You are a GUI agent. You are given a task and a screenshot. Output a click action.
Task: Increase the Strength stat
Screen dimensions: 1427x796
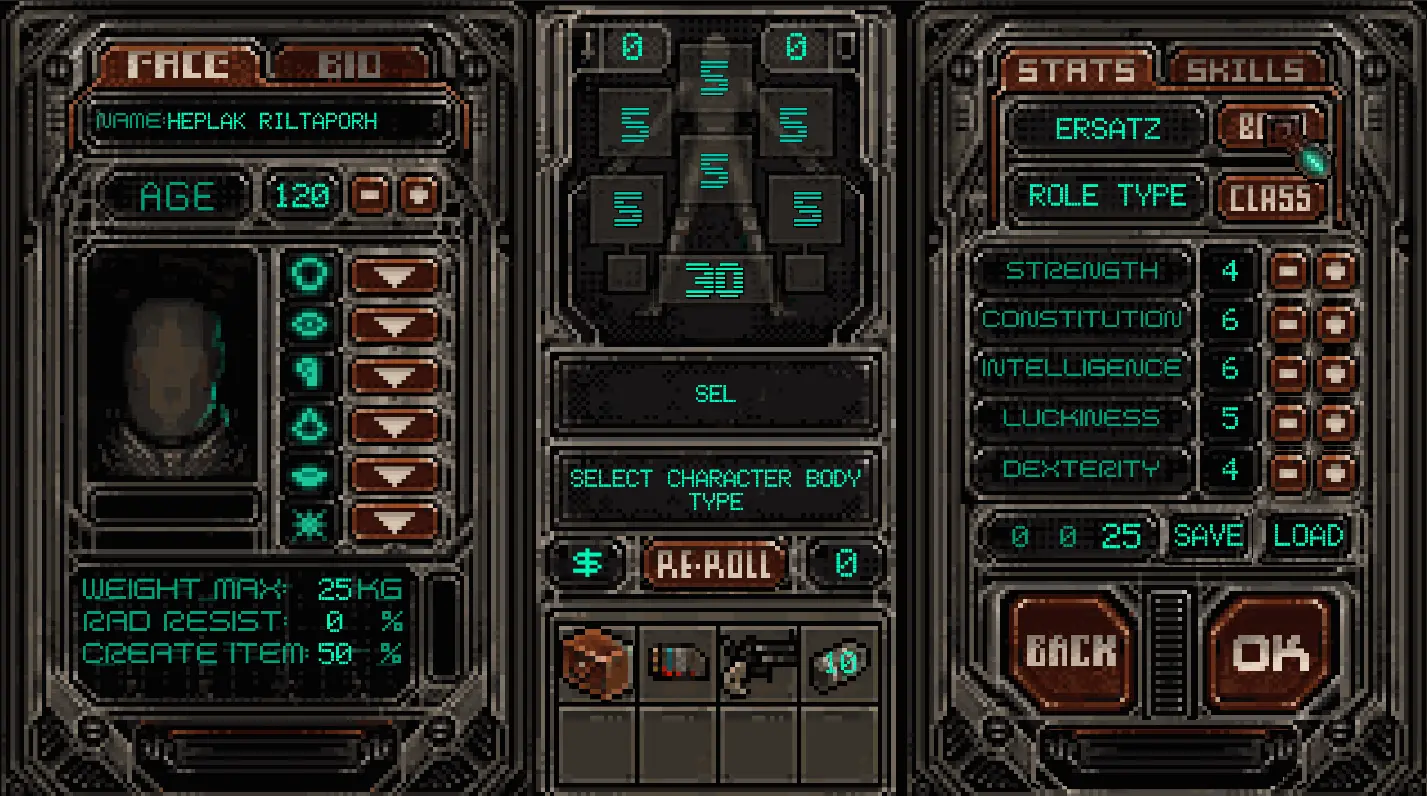point(1336,271)
